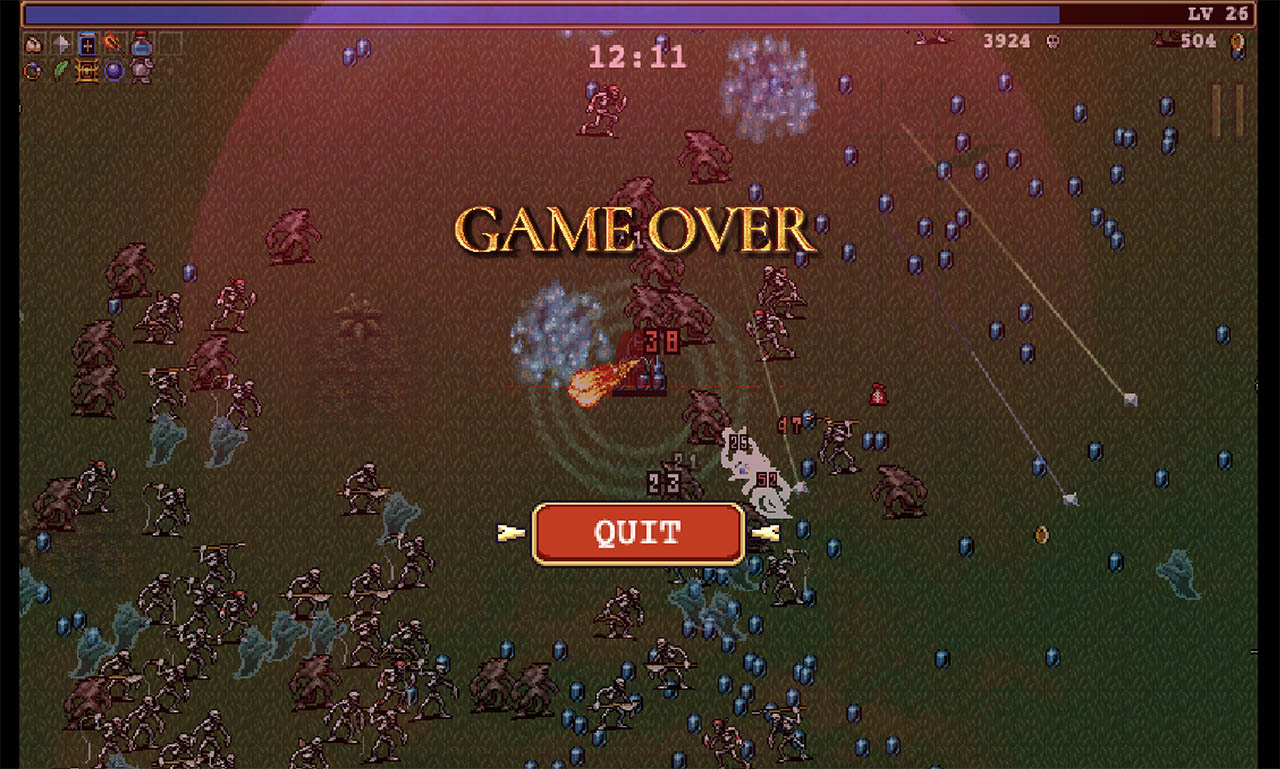Select the grey Armor passive icon
Image resolution: width=1280 pixels, height=769 pixels.
click(141, 72)
